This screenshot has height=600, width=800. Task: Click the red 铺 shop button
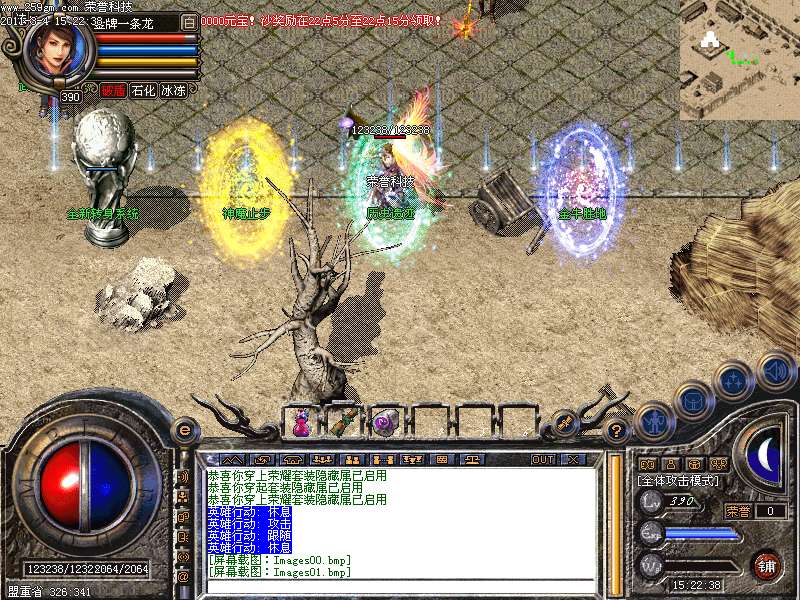coord(766,565)
